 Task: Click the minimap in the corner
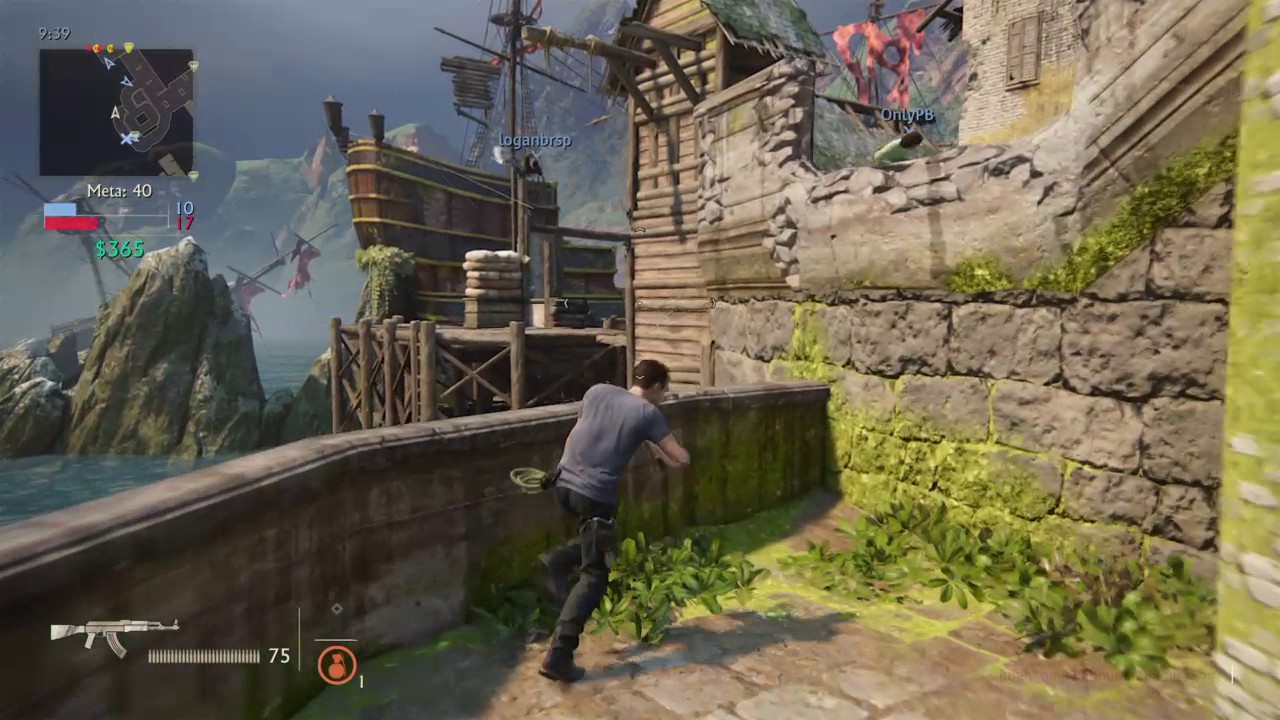(x=116, y=112)
